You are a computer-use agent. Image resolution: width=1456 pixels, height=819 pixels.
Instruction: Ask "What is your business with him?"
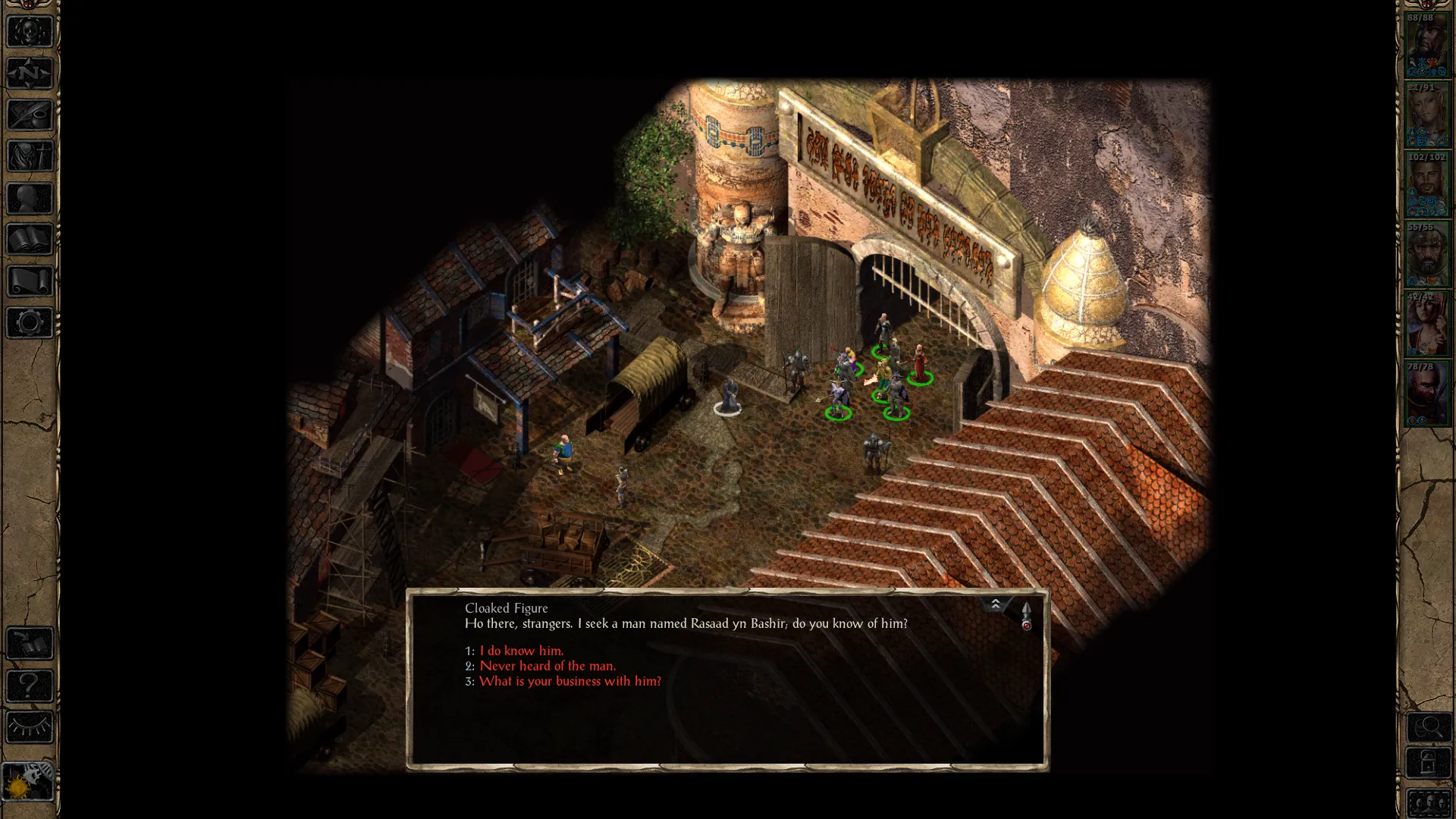pyautogui.click(x=570, y=681)
